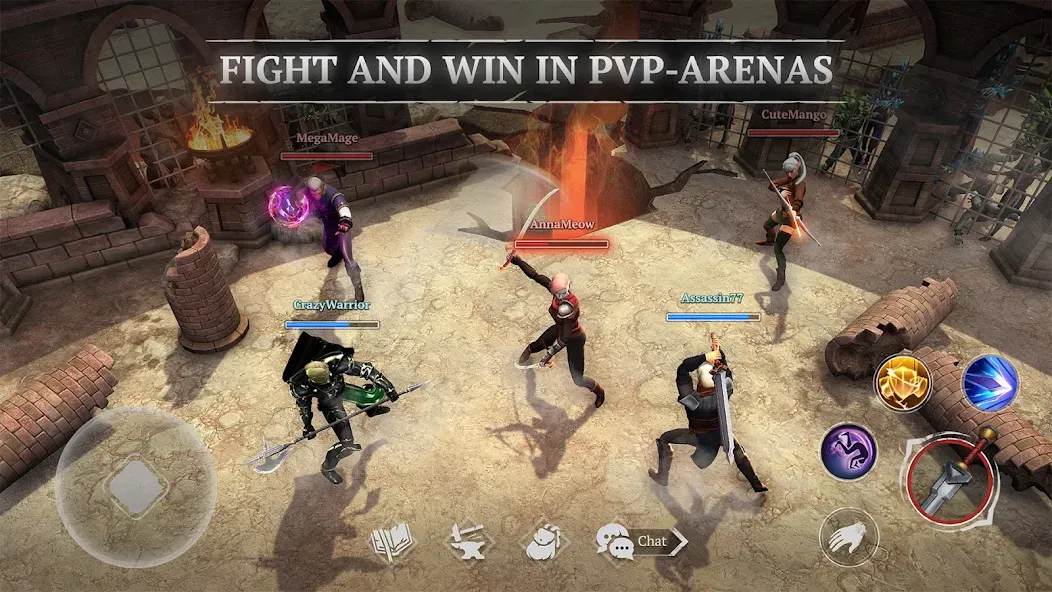Open the Chat panel
This screenshot has height=592, width=1052.
[641, 542]
